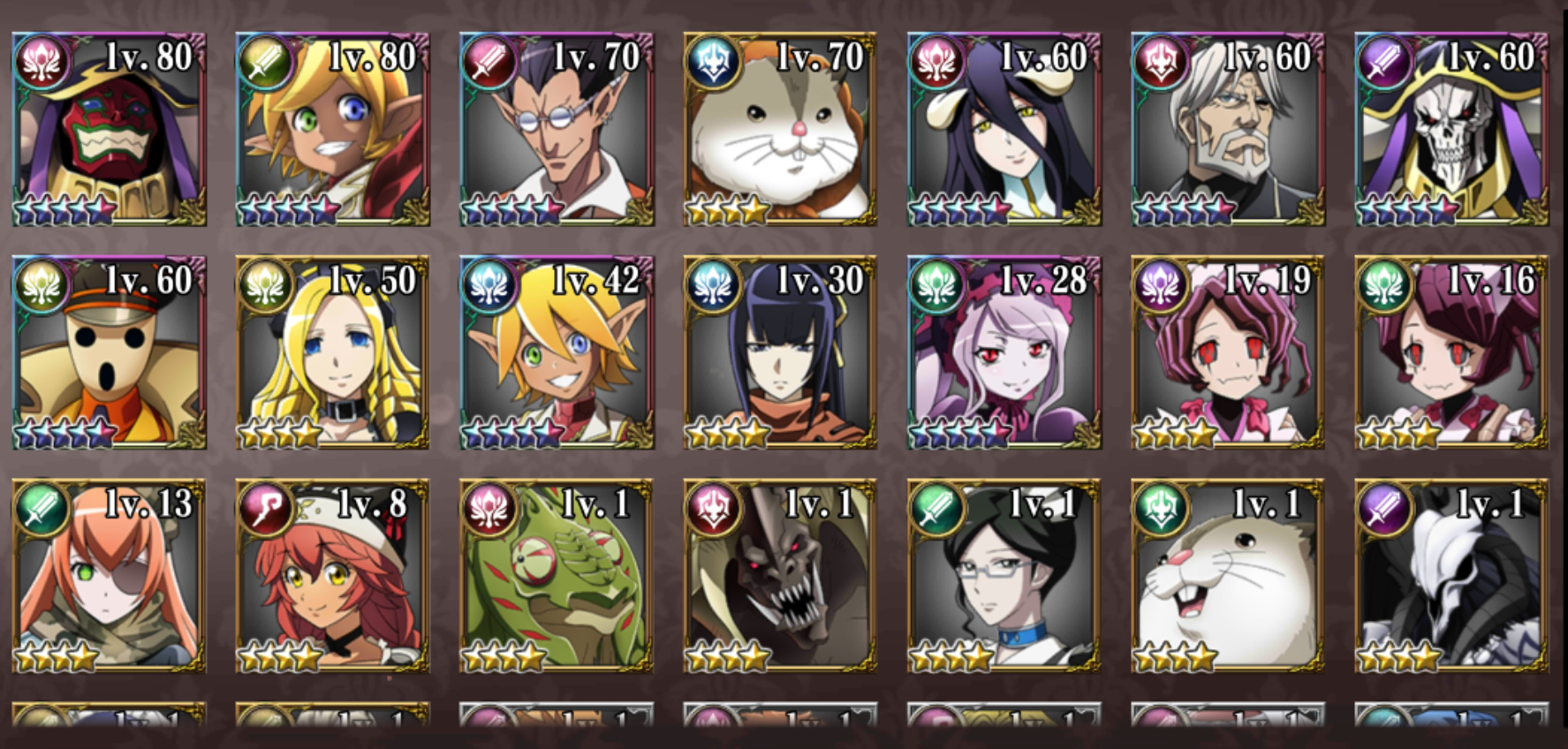Pick the lv. 60 egg-faced officer card
The image size is (1568, 749).
coord(109,353)
